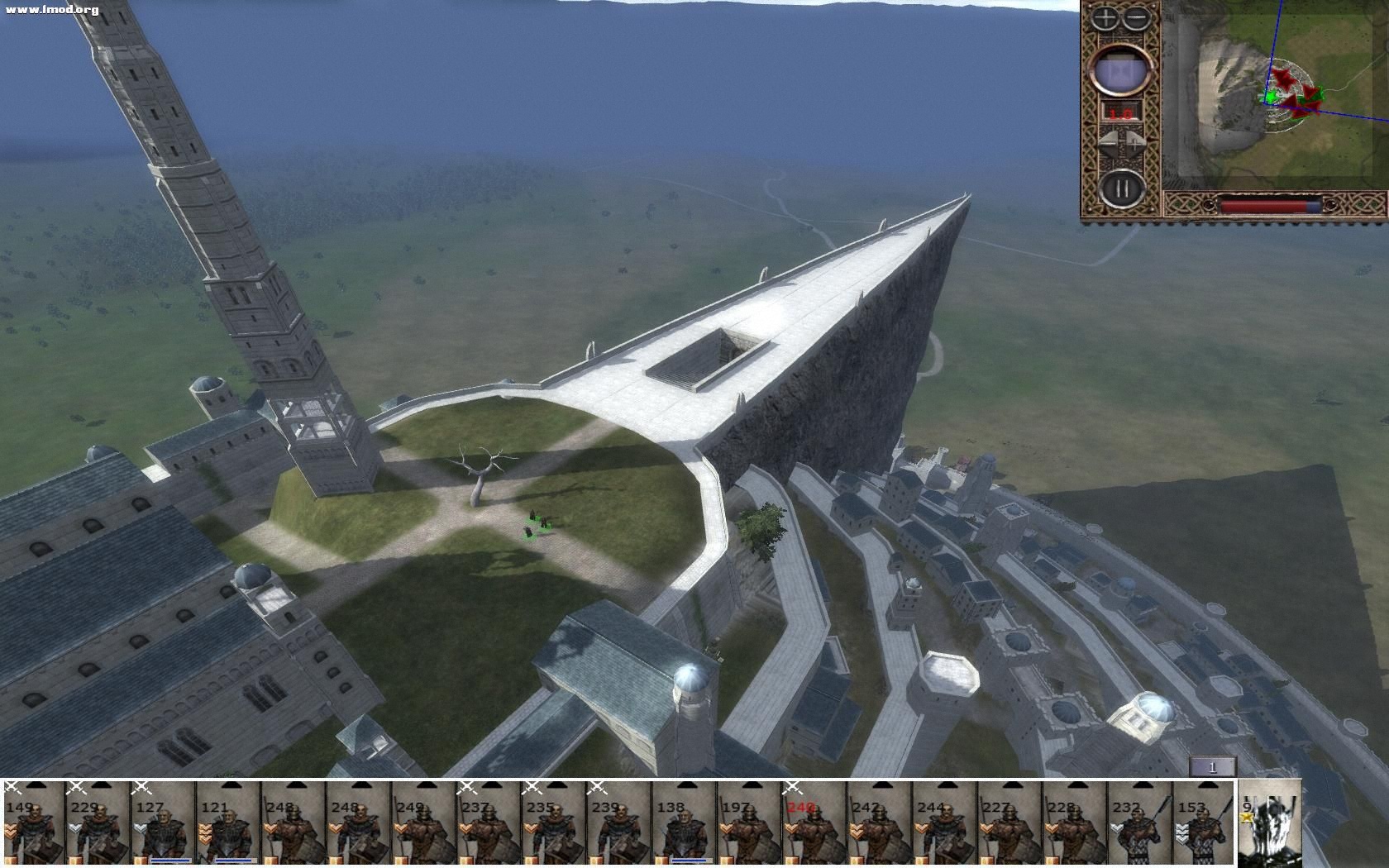Screen dimensions: 1389x868
Task: Select the general's unit card with the gold star
Action: click(1269, 823)
